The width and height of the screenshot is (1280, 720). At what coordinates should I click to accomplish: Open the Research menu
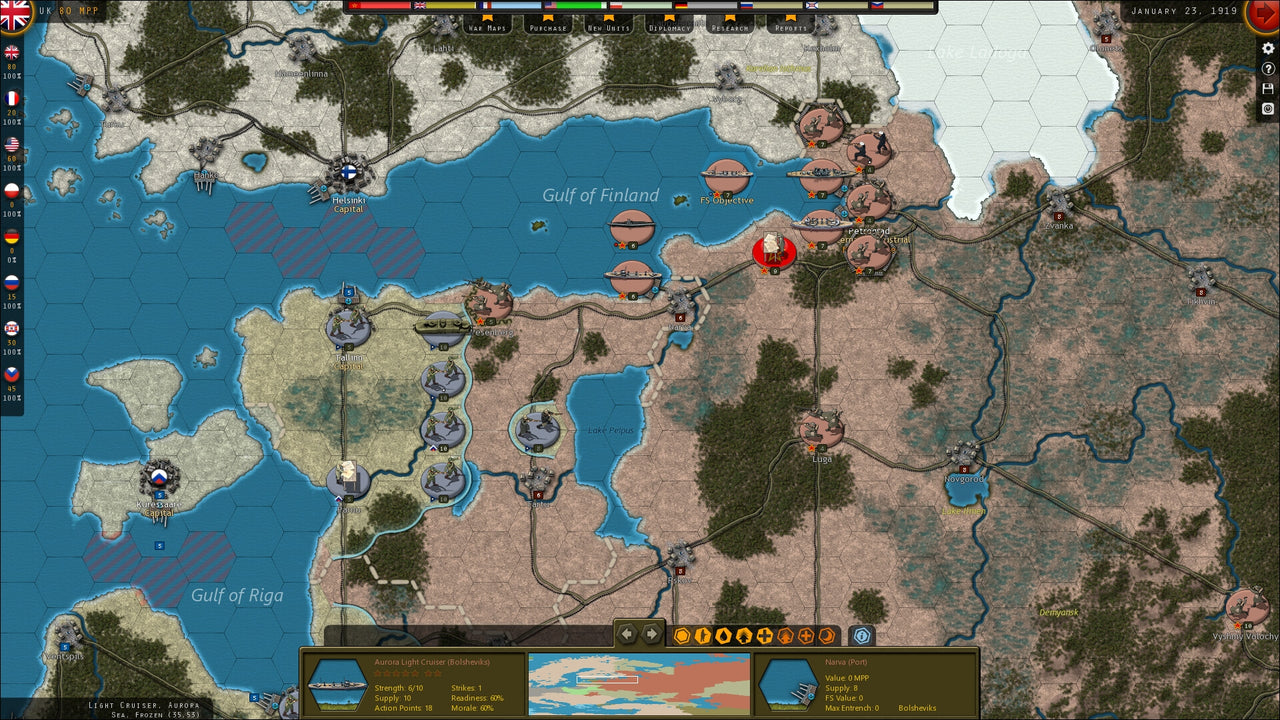[x=730, y=29]
